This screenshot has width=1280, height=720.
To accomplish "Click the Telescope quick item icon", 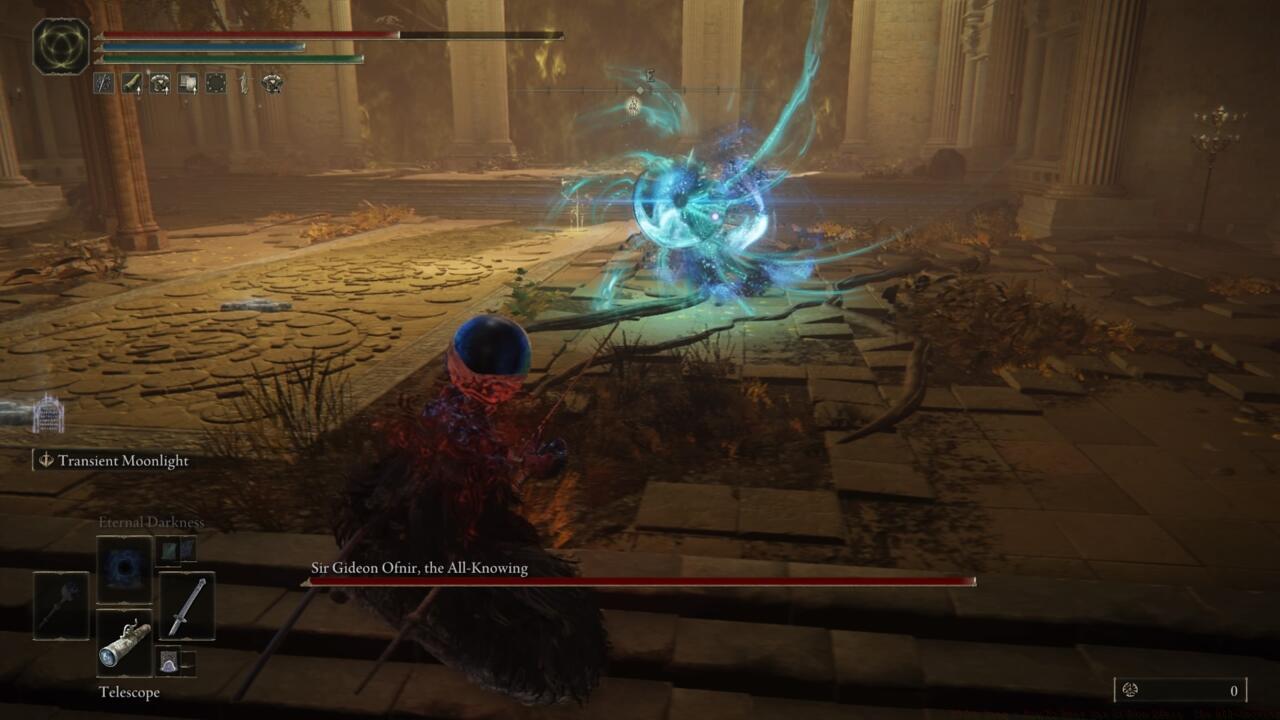I will coord(126,643).
